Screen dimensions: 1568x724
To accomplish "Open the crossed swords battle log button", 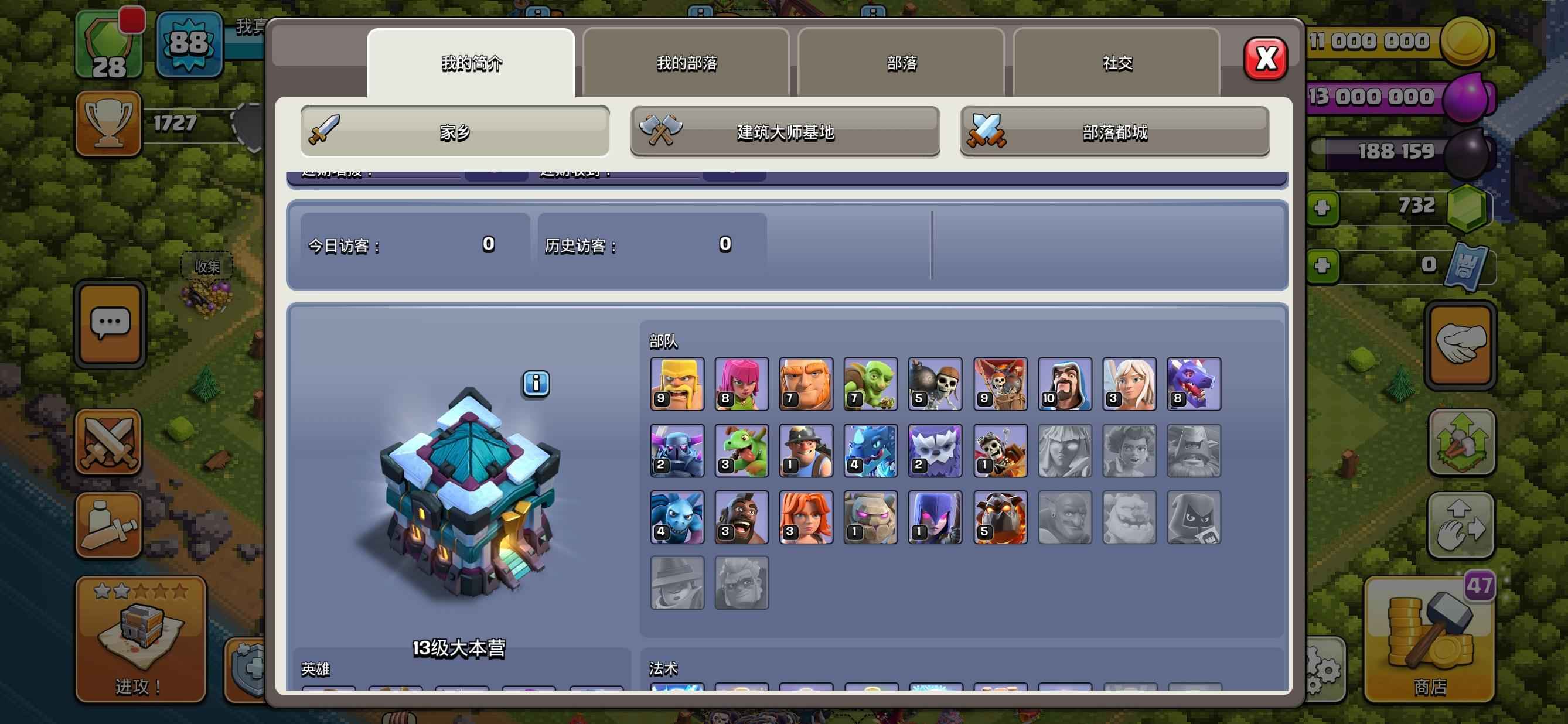I will point(109,442).
